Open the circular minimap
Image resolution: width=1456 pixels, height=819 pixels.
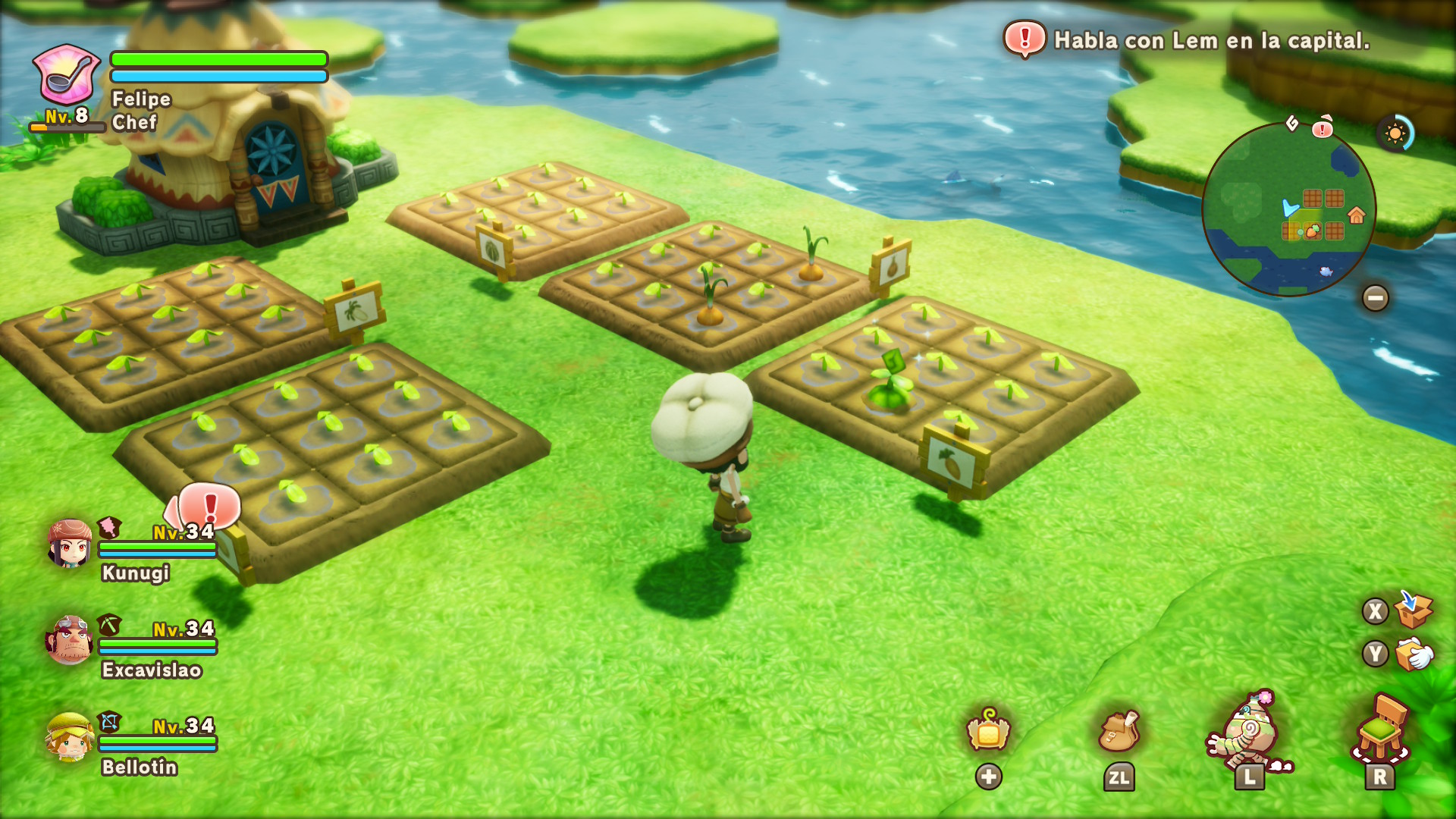[1288, 209]
